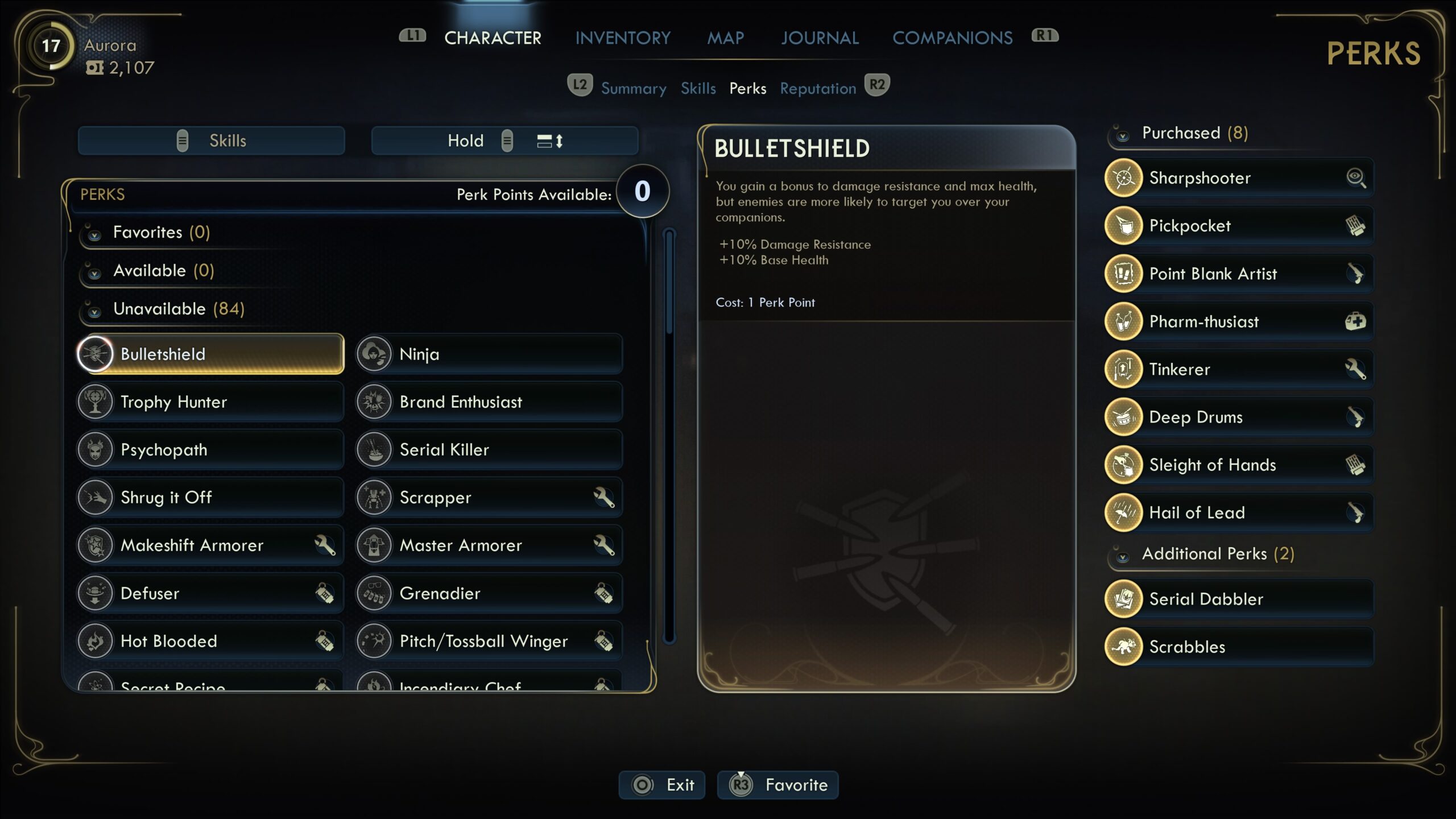This screenshot has width=1456, height=819.
Task: Collapse the Unavailable perks category
Action: [179, 309]
